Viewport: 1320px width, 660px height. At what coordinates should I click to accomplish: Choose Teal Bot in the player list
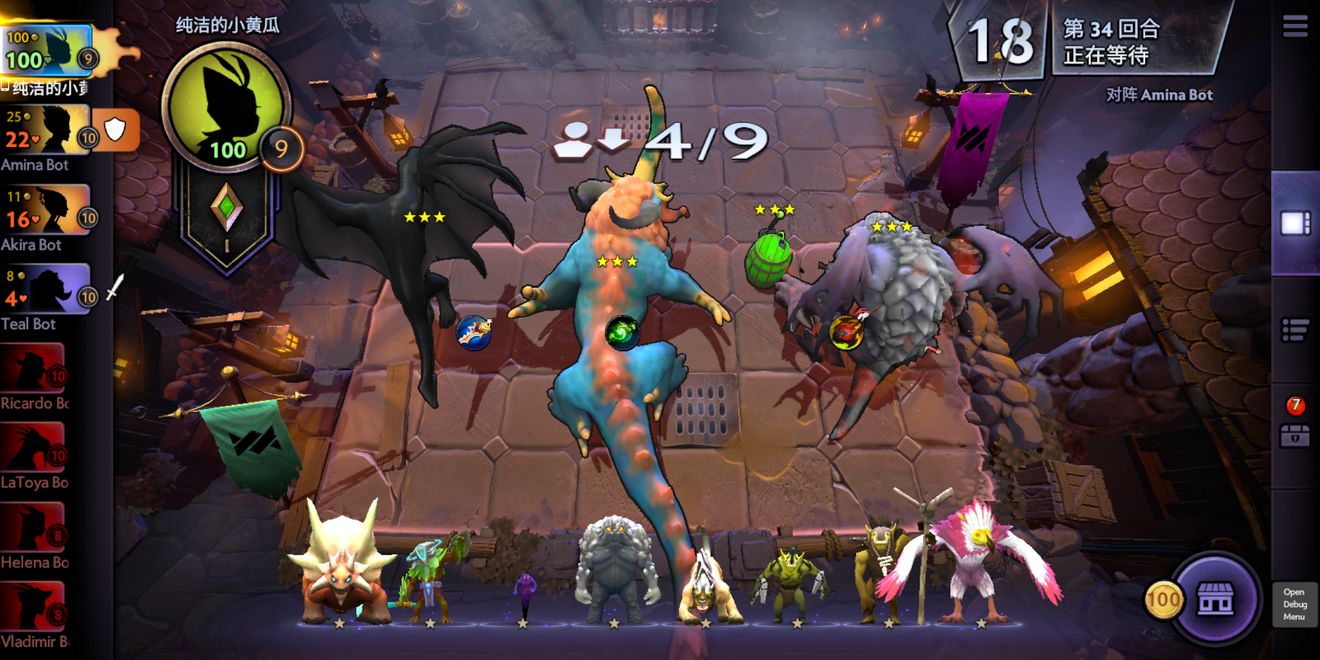click(x=45, y=291)
